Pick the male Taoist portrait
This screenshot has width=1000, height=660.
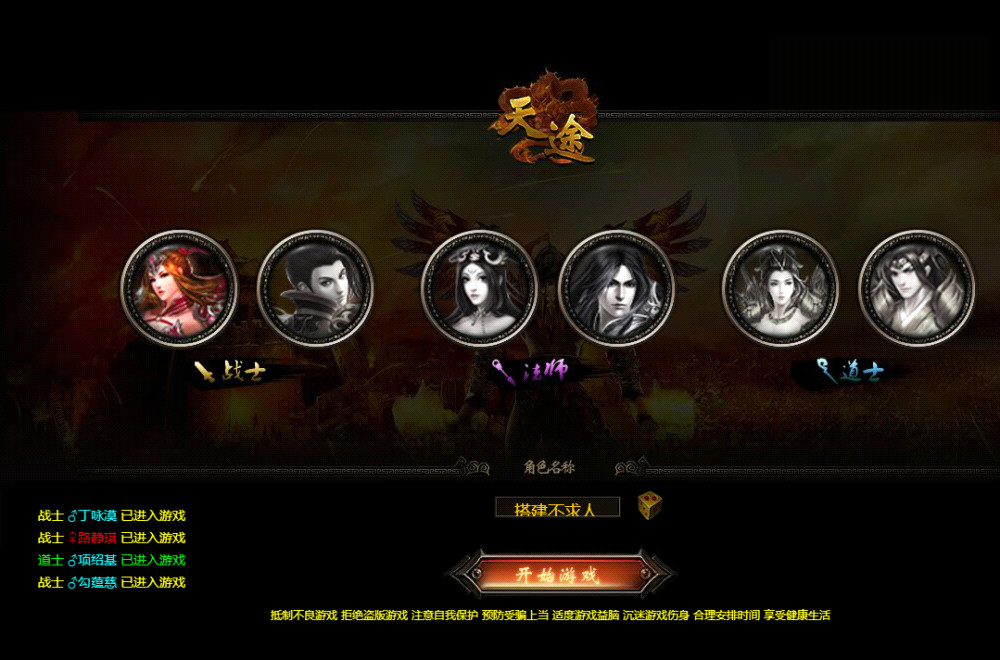(x=917, y=288)
